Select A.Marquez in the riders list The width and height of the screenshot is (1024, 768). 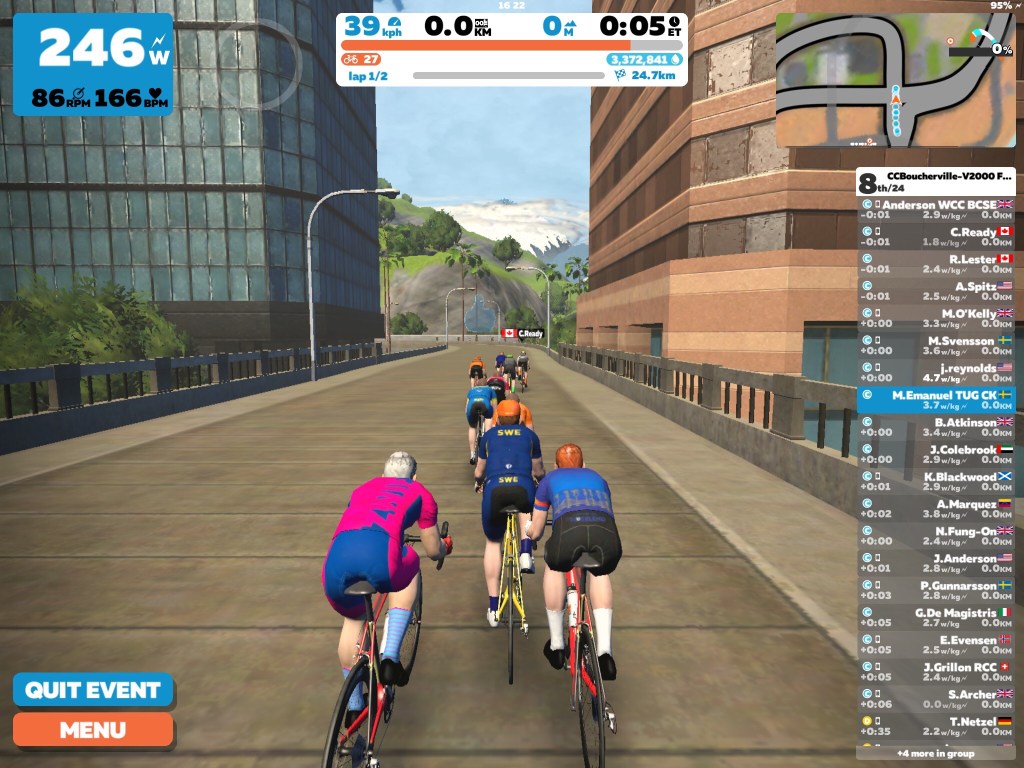936,509
